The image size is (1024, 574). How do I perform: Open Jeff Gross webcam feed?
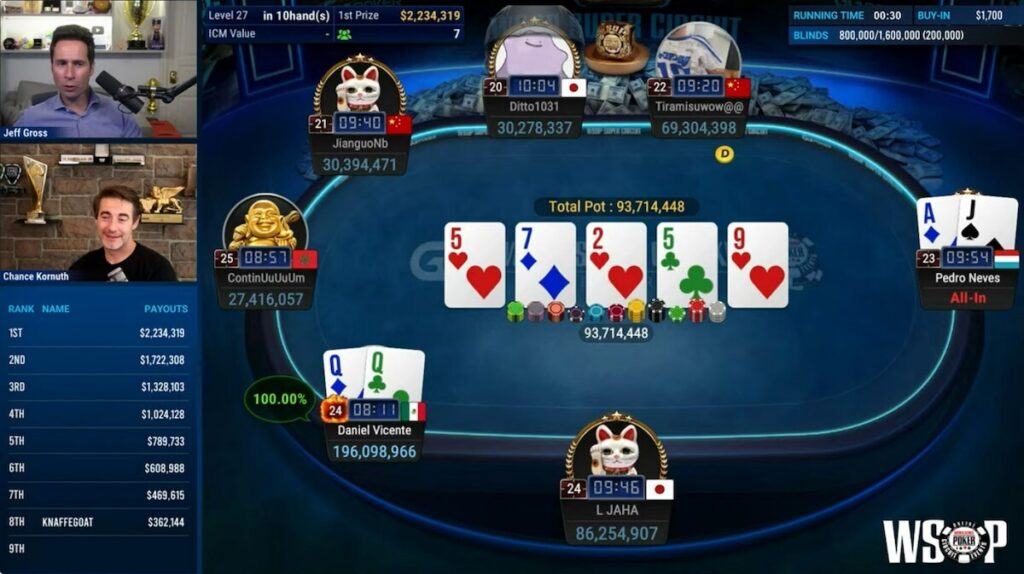point(98,70)
